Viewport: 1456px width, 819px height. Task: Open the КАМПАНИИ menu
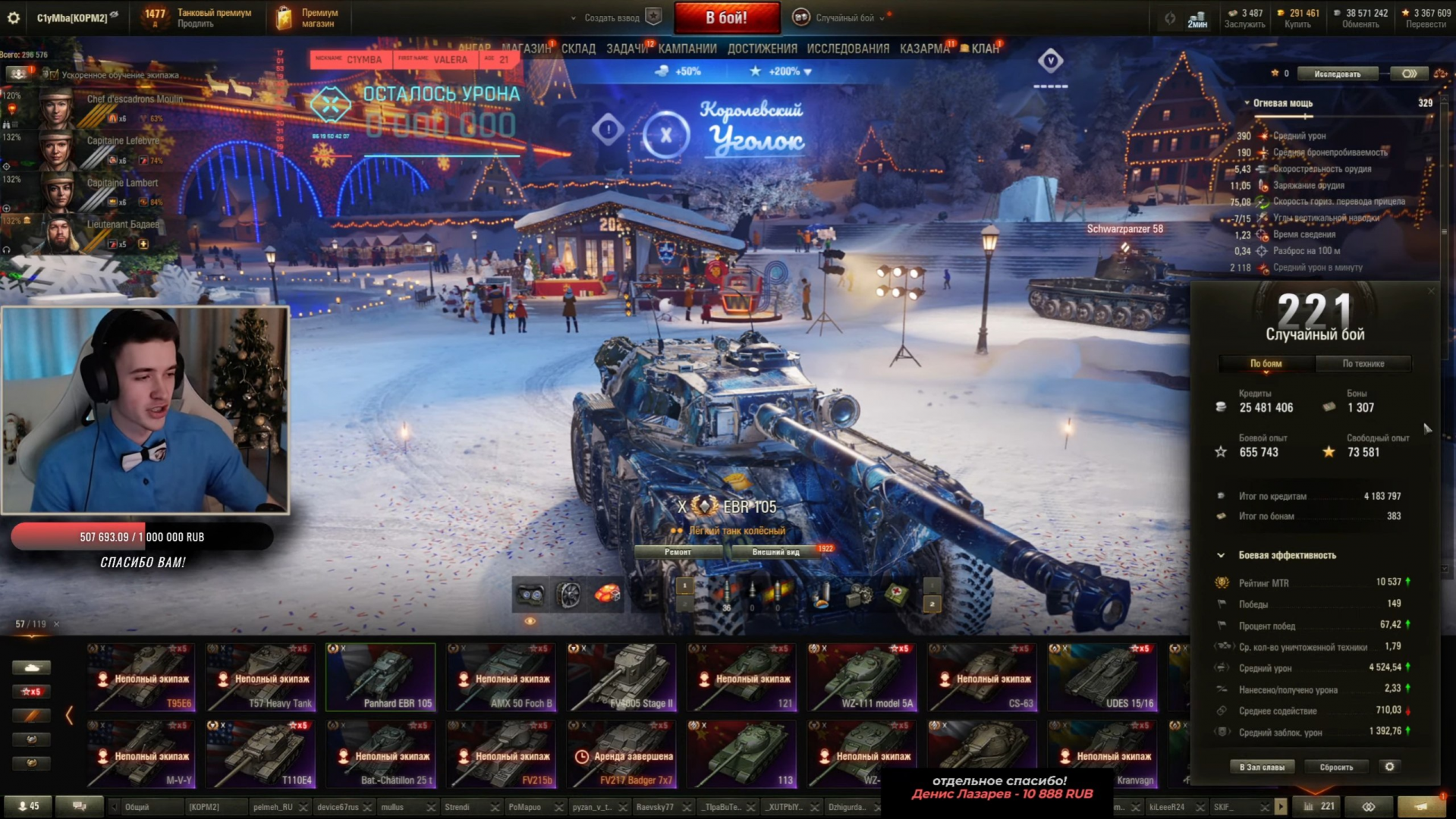(x=687, y=49)
